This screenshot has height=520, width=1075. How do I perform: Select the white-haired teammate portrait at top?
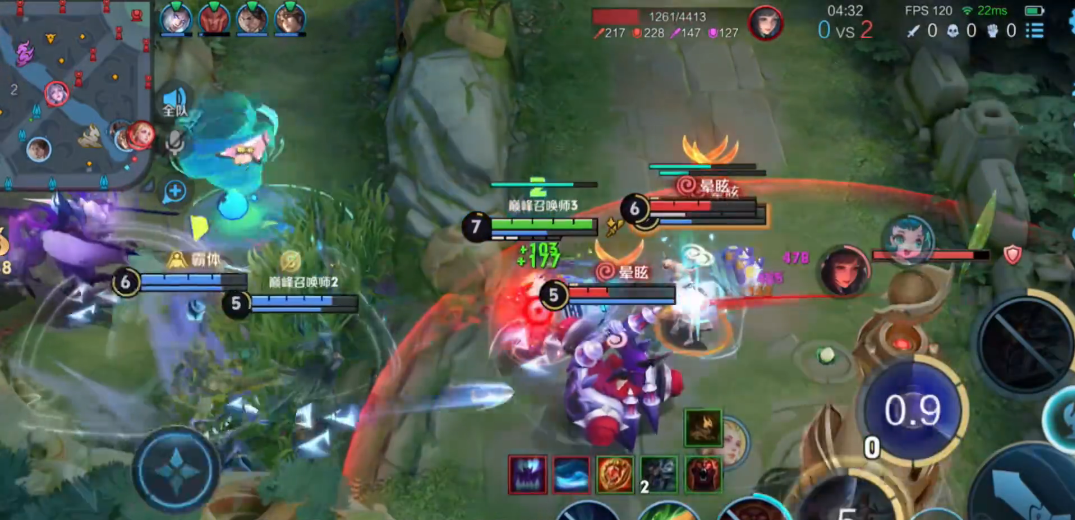point(176,18)
